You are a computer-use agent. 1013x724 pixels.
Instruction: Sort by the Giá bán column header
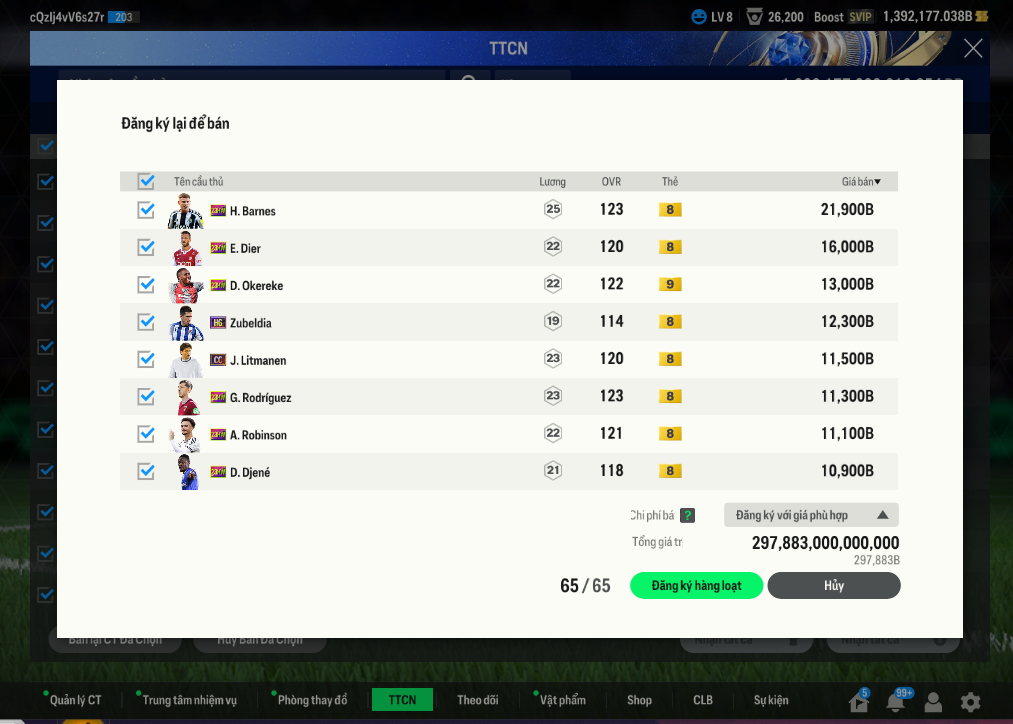coord(860,181)
